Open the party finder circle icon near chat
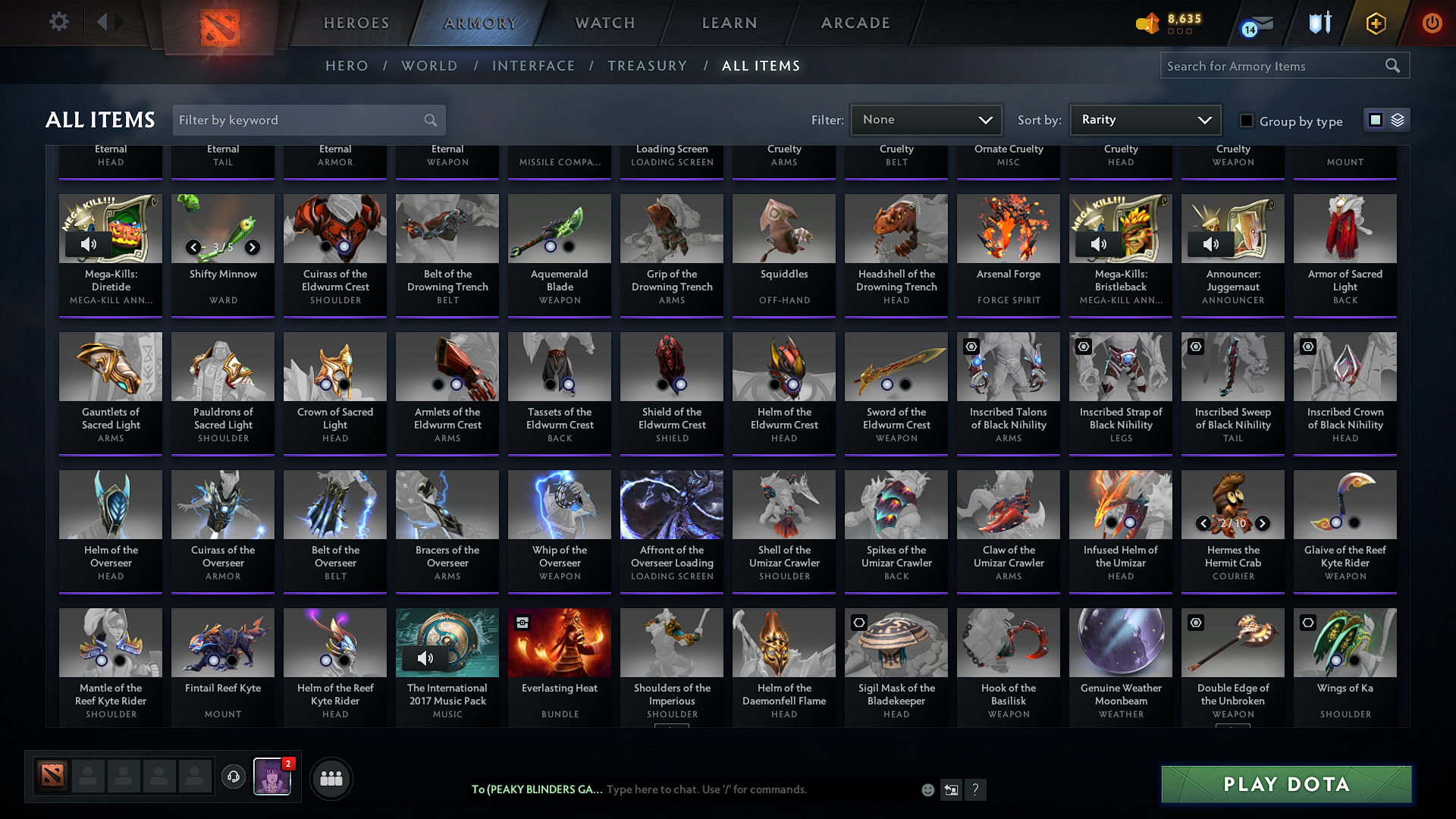 click(331, 778)
